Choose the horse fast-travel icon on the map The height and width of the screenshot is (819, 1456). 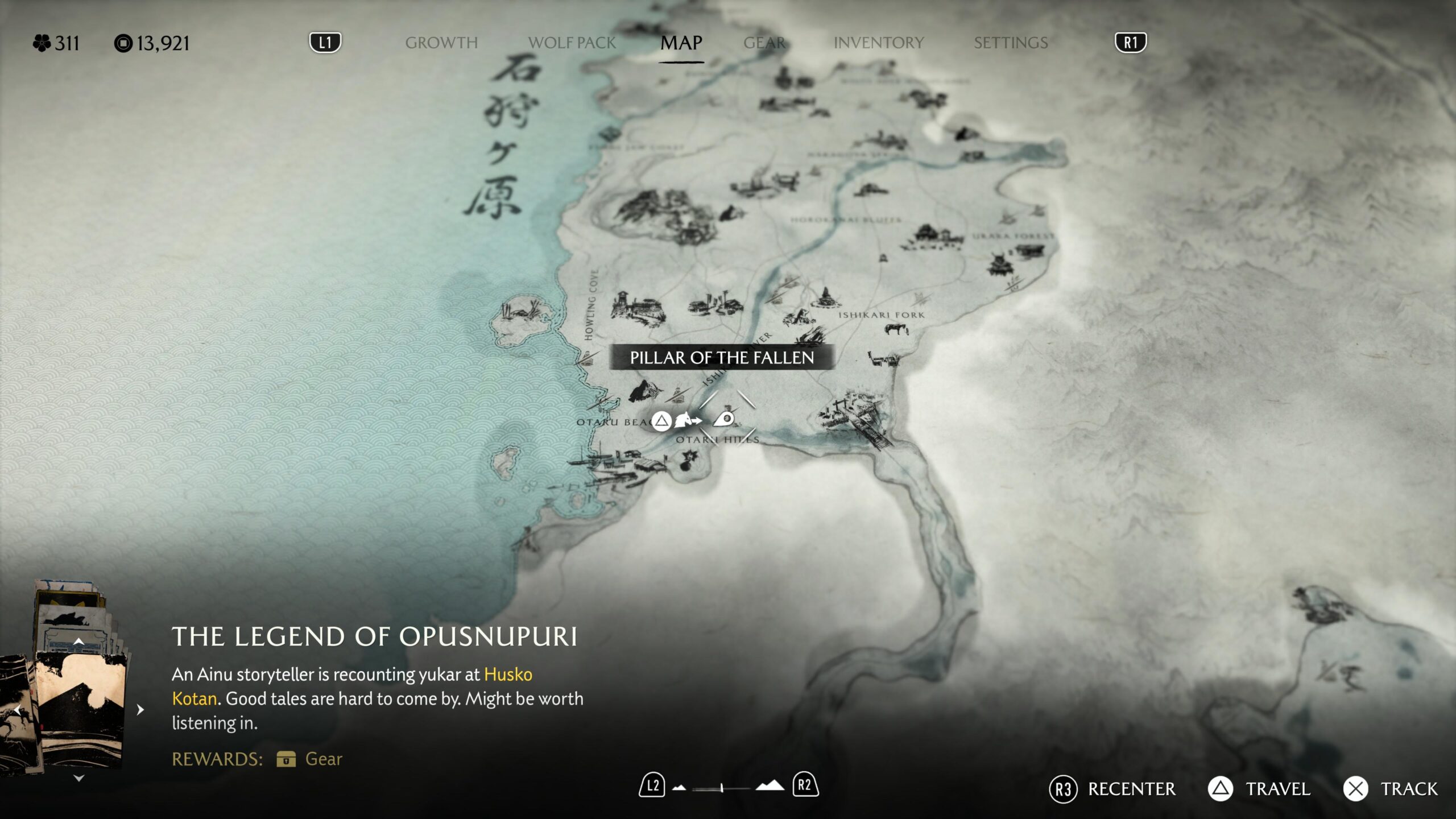click(x=688, y=421)
